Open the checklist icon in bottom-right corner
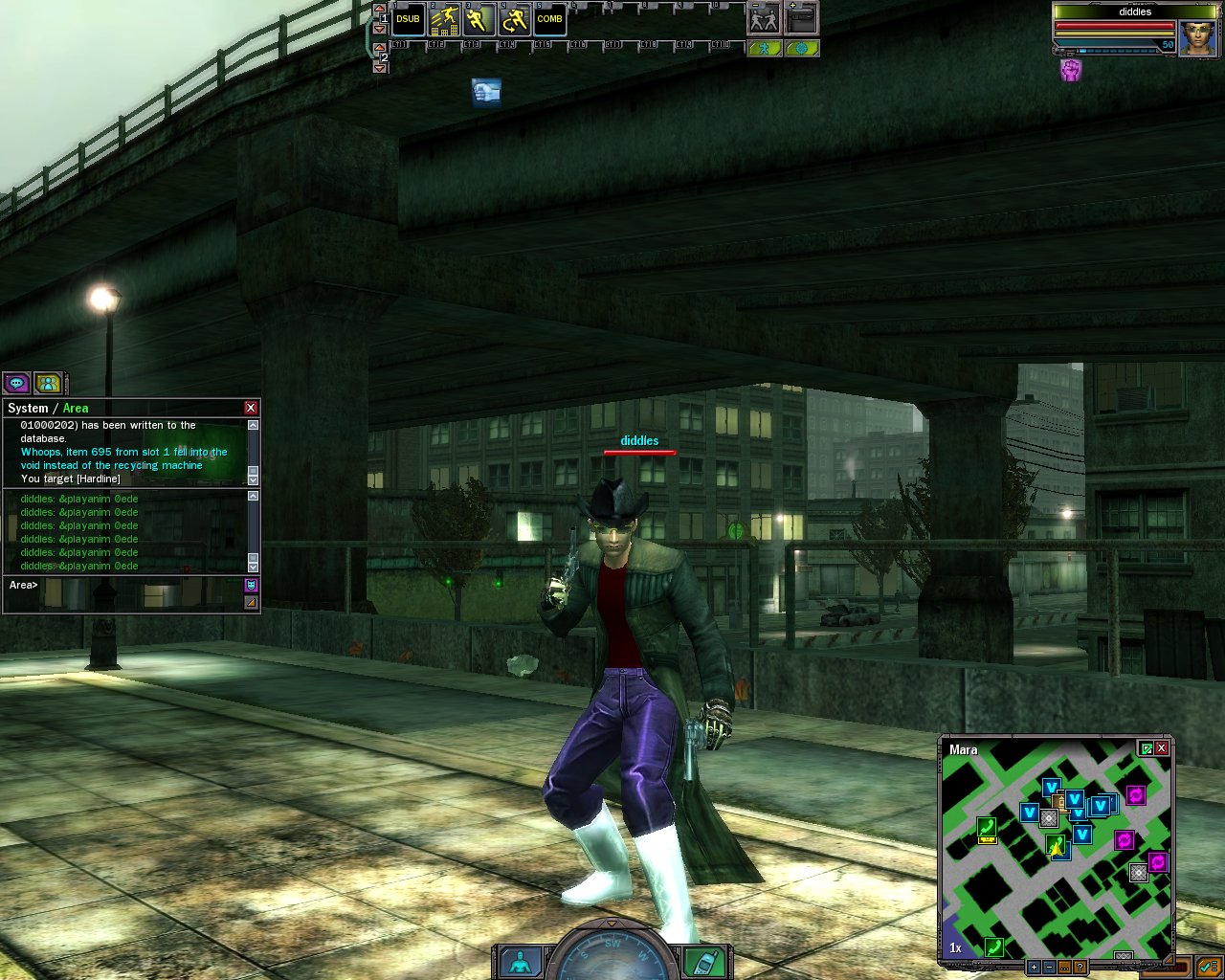Screen dimensions: 1225x980 [x=1207, y=967]
